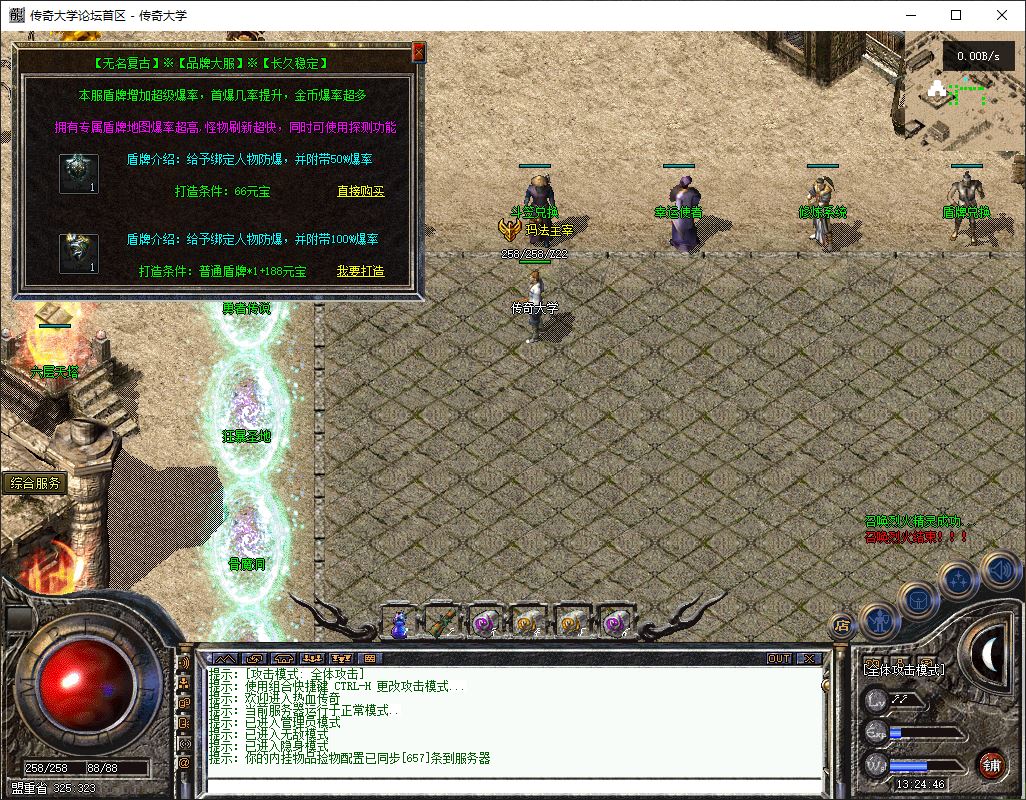Use the blue potion in the hotbar
Viewport: 1026px width, 800px height.
click(x=398, y=624)
